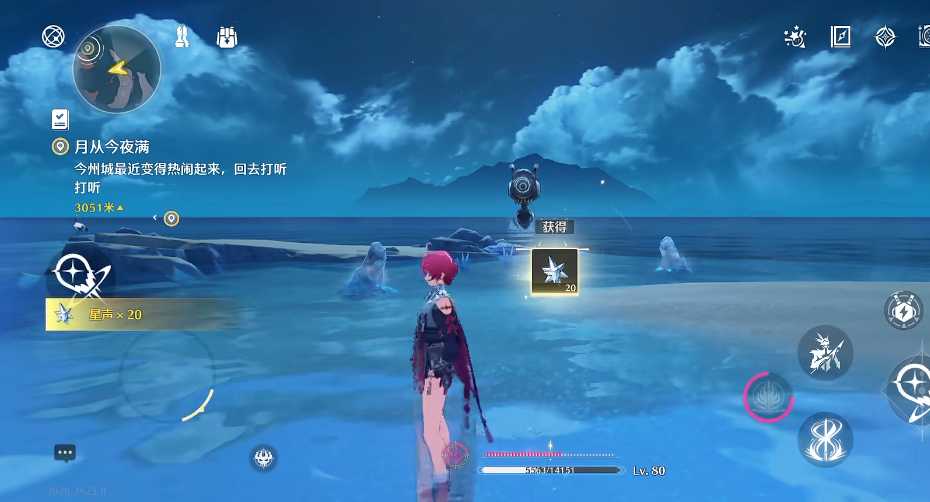
Task: Open the quest log checklist icon
Action: [60, 119]
